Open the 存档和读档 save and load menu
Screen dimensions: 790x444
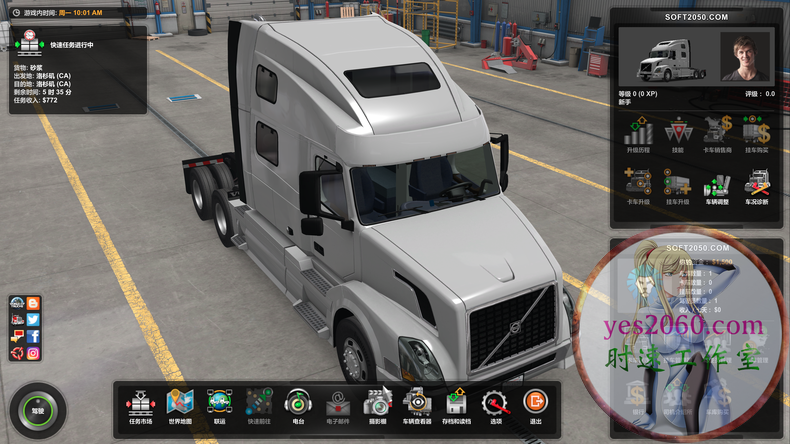pos(455,404)
